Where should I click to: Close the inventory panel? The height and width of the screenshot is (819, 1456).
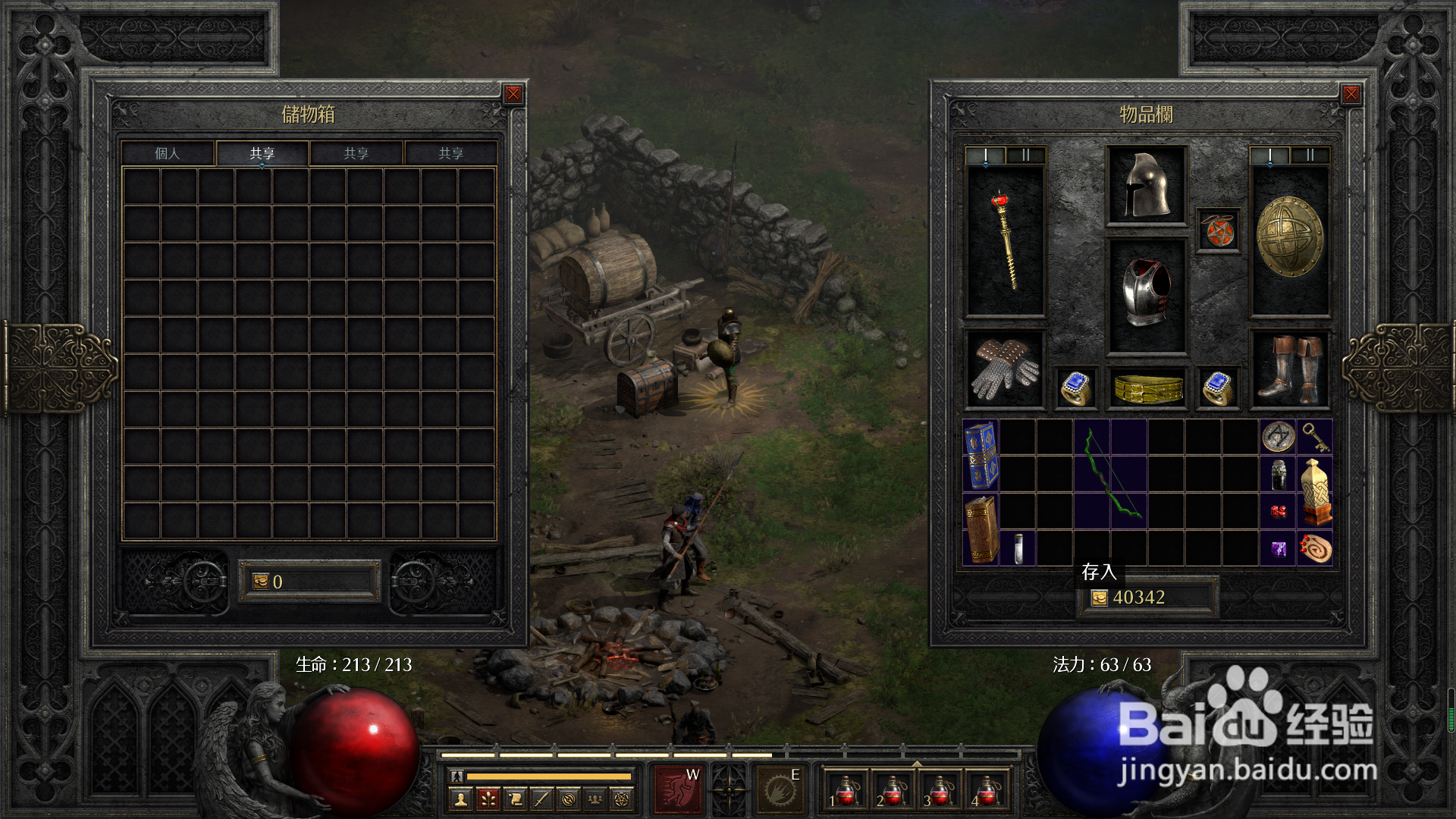click(1351, 94)
